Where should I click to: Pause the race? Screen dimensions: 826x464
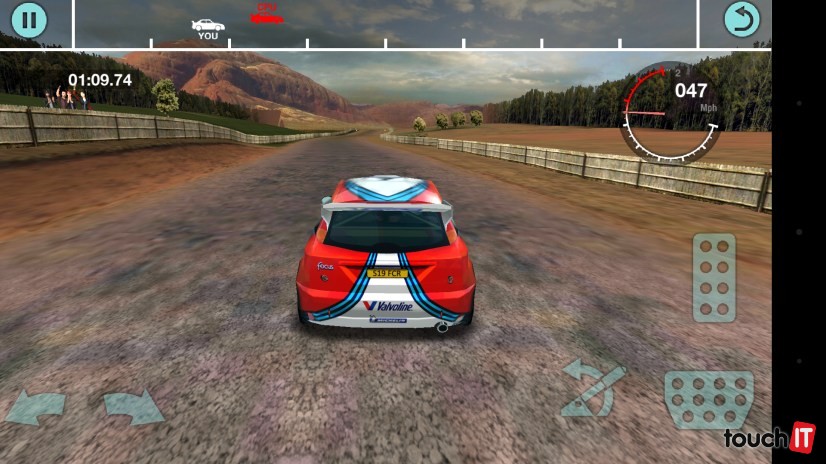[29, 20]
